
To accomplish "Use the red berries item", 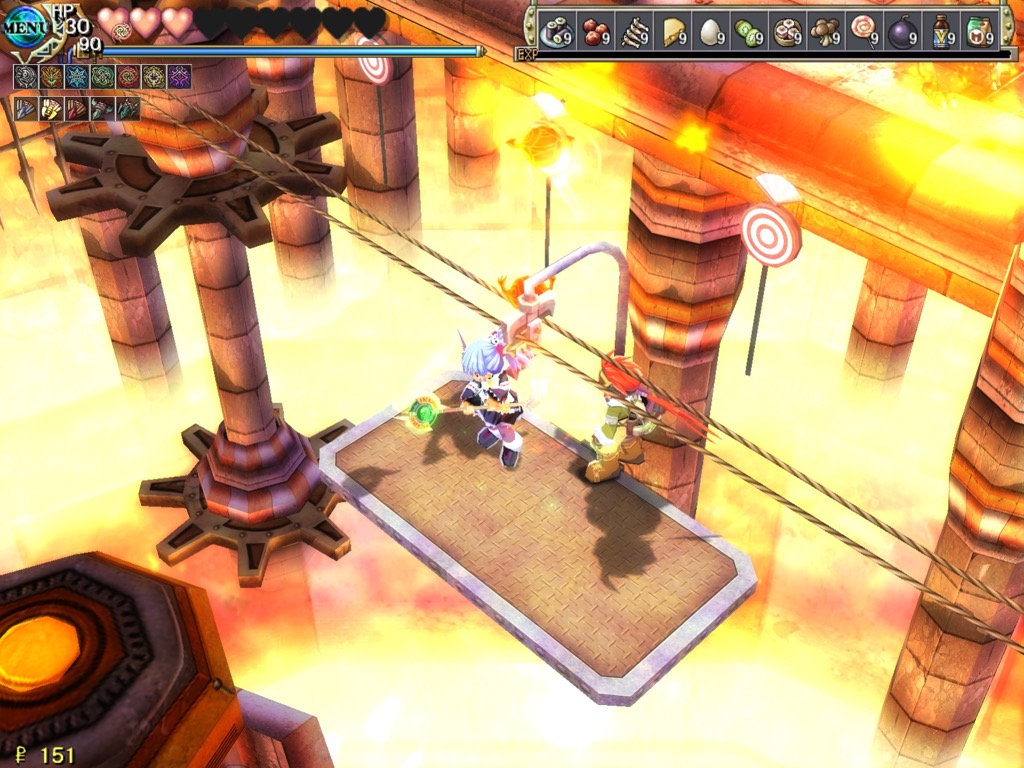I will [x=596, y=32].
